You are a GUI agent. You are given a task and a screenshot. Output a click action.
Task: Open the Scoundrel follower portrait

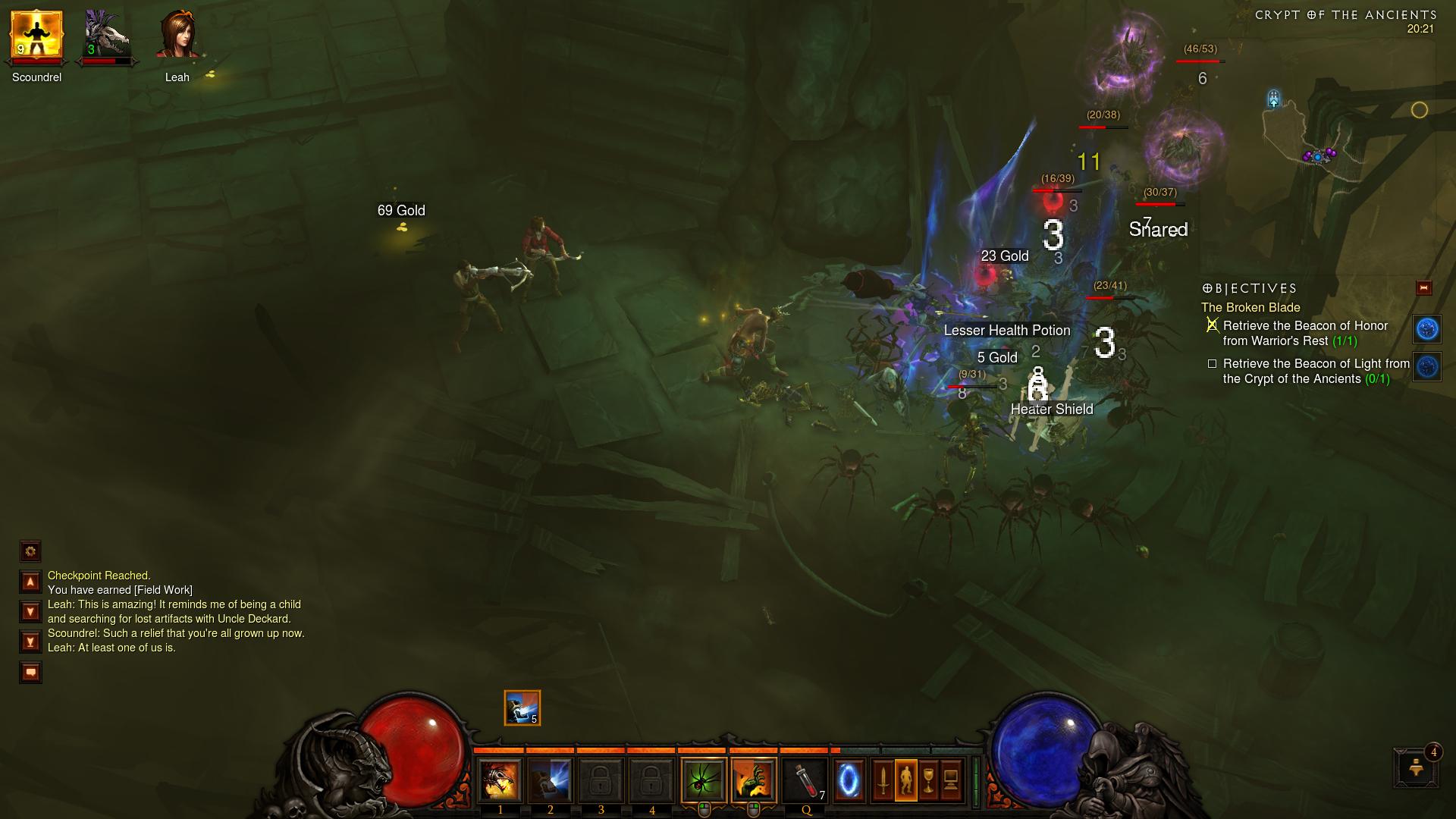[36, 36]
